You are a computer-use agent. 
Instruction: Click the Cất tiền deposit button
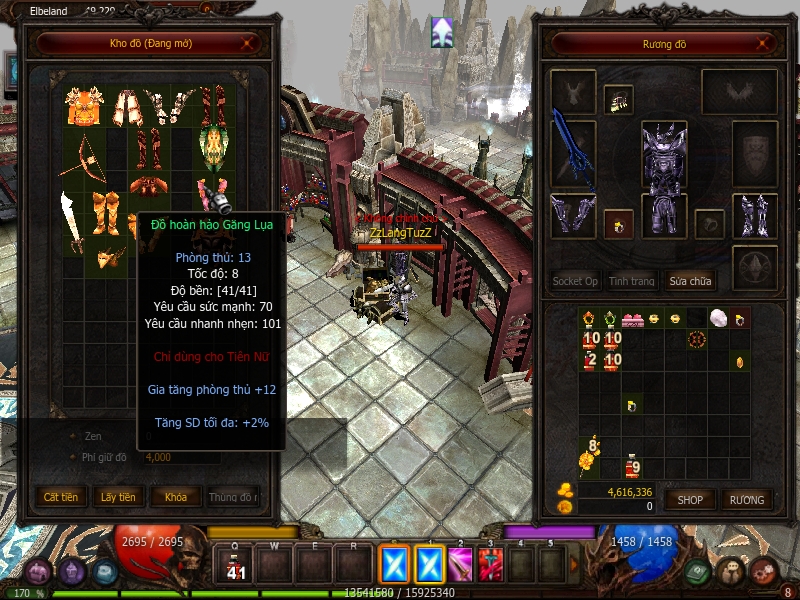coord(61,497)
